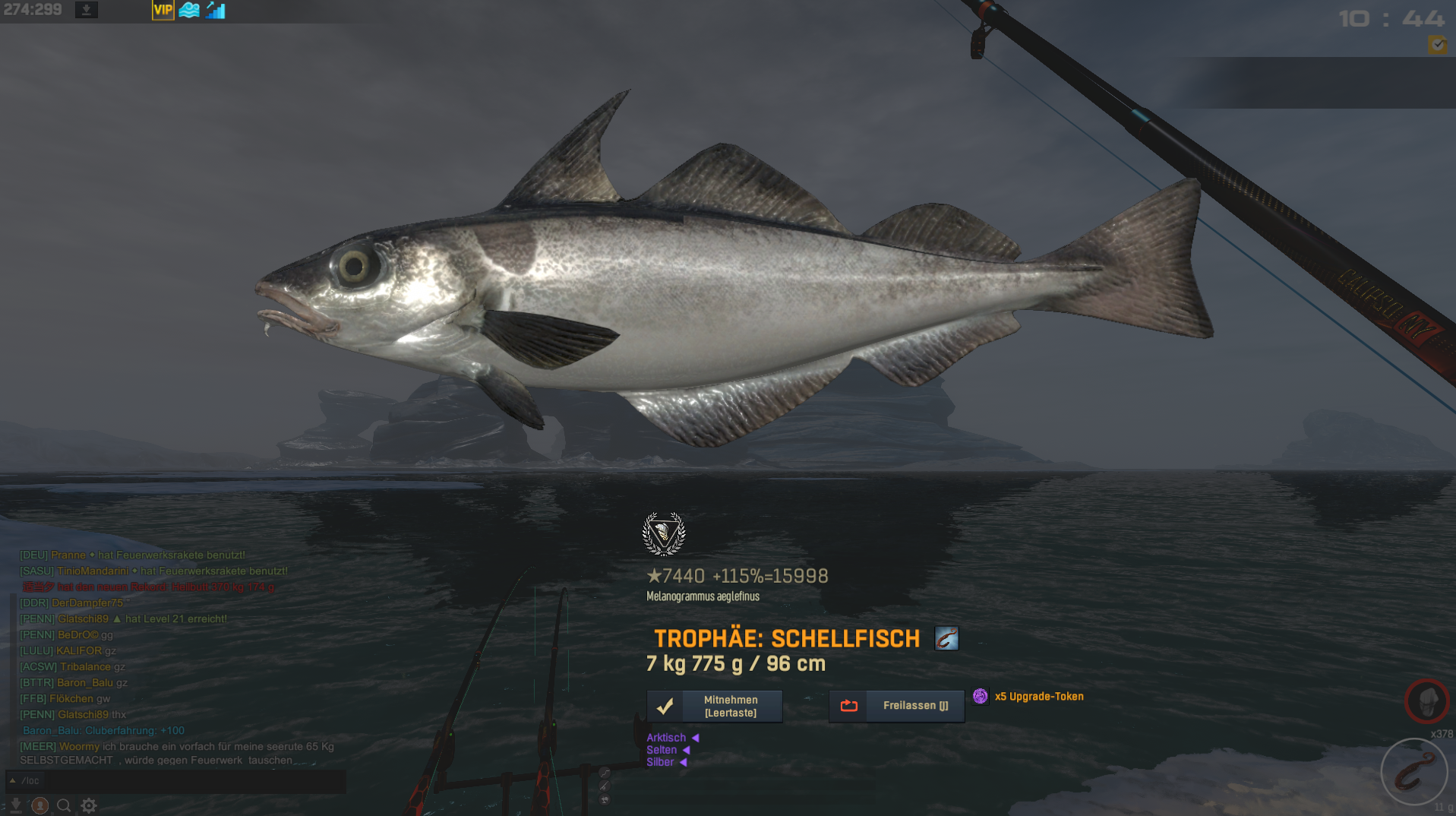Click the worm bait icon beside the trophy title
This screenshot has height=816, width=1456.
(946, 638)
